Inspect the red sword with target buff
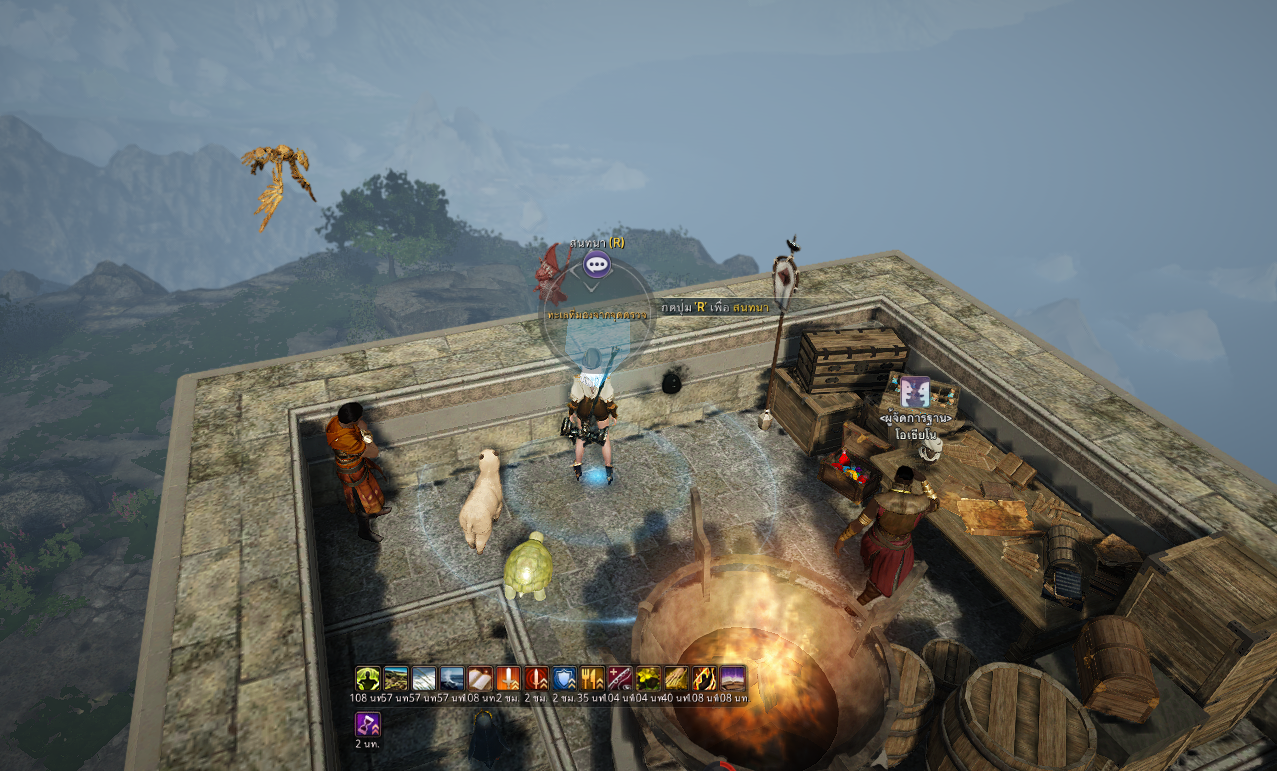 point(536,679)
